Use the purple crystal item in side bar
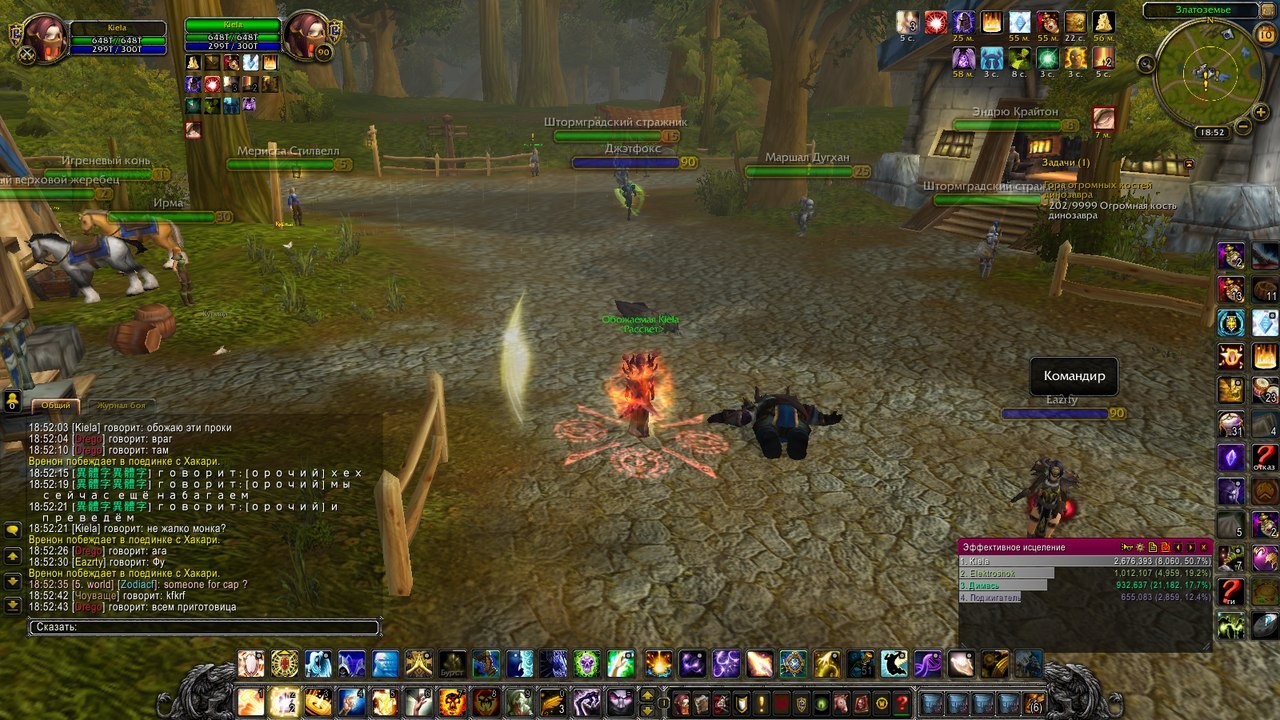1280x720 pixels. 1230,459
